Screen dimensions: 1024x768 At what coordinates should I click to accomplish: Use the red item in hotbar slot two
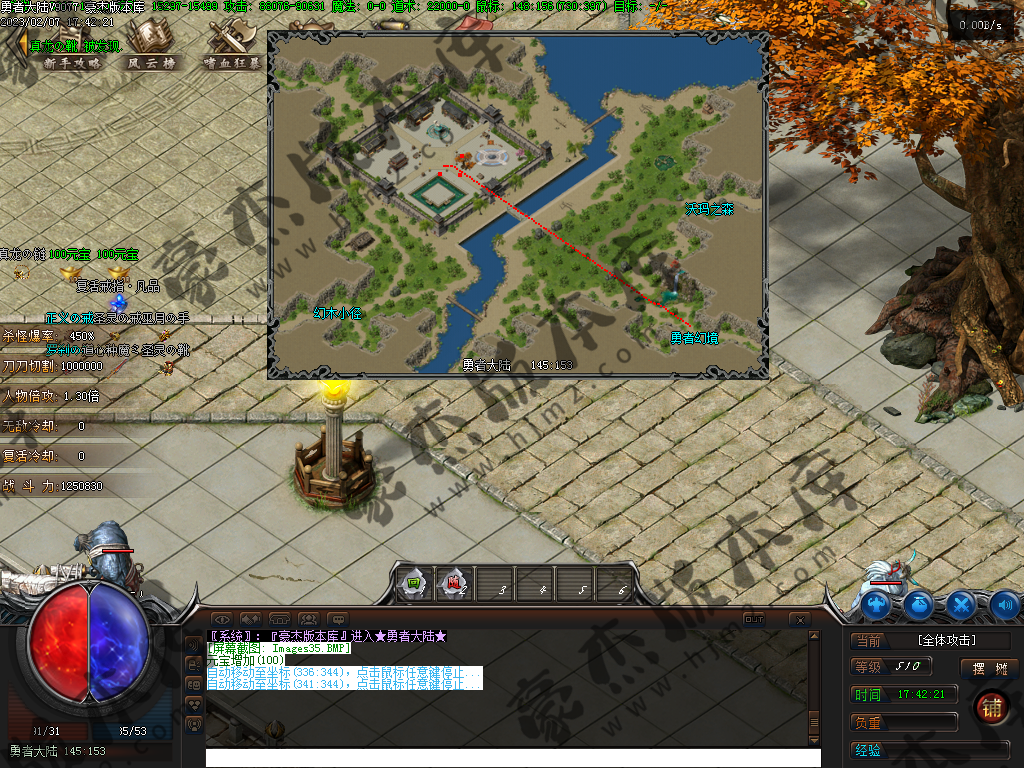click(x=455, y=584)
